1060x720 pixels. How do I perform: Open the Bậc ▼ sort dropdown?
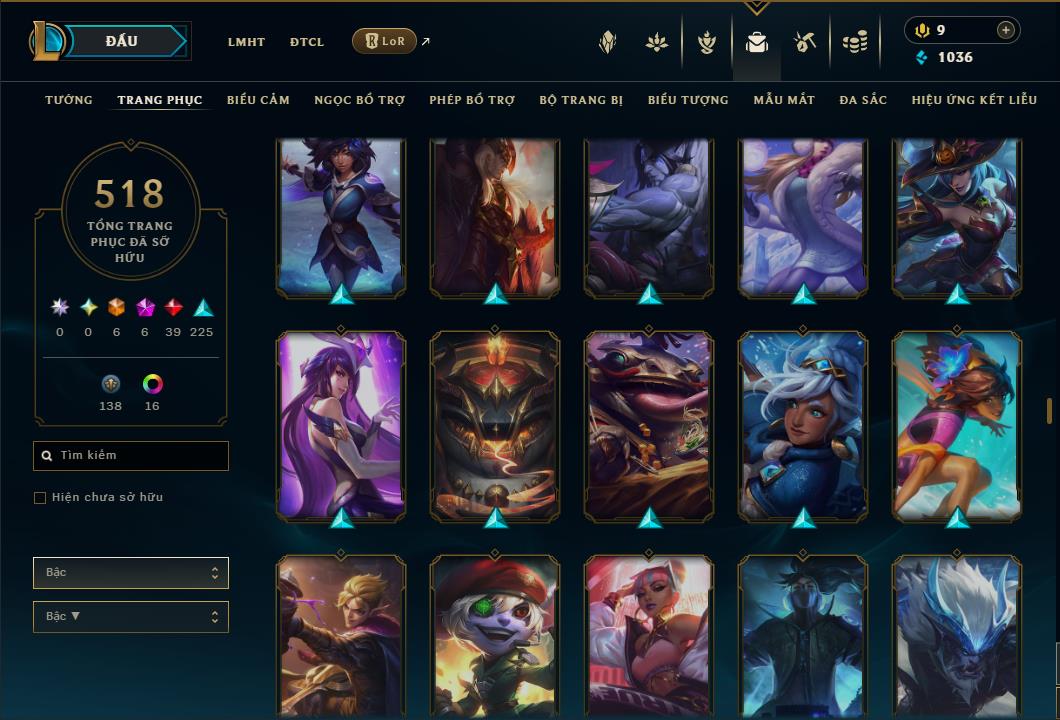click(x=131, y=617)
